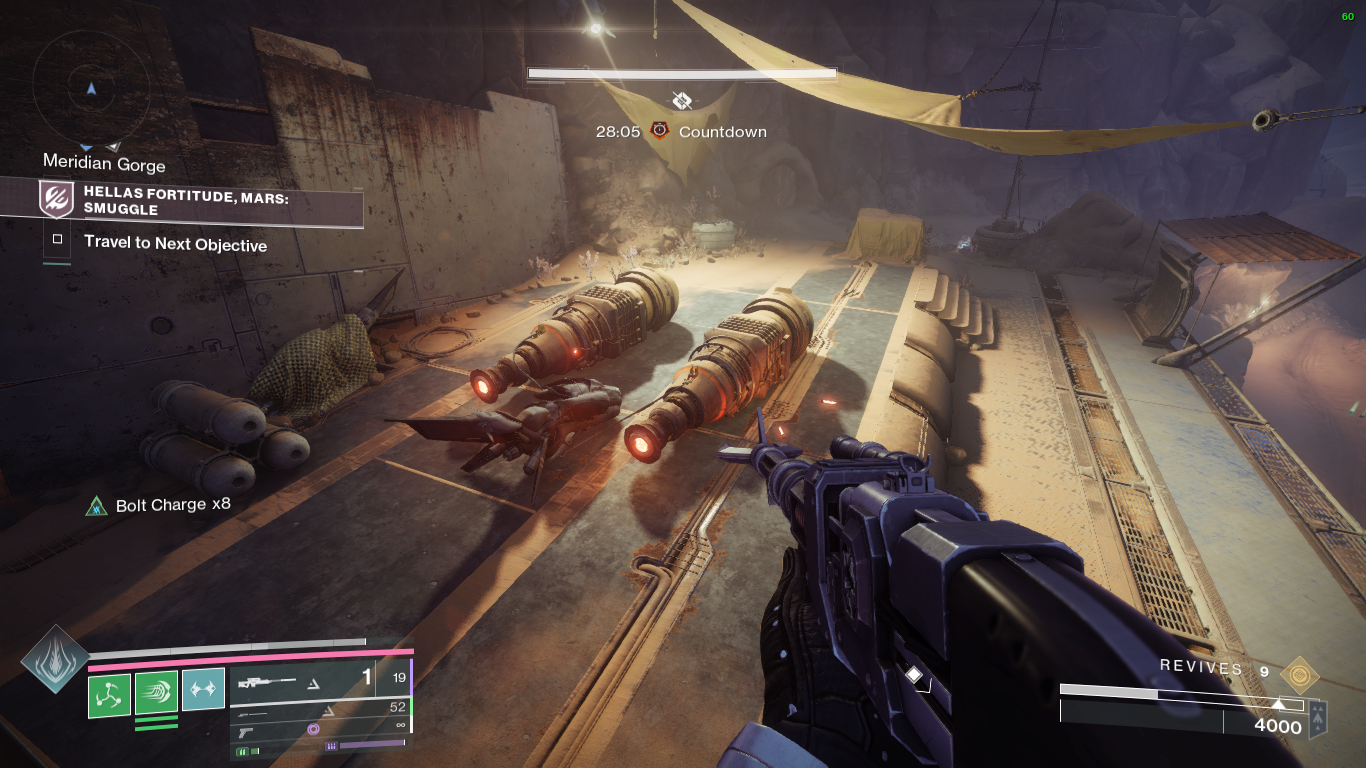Click the gold revive token icon

pyautogui.click(x=1300, y=674)
